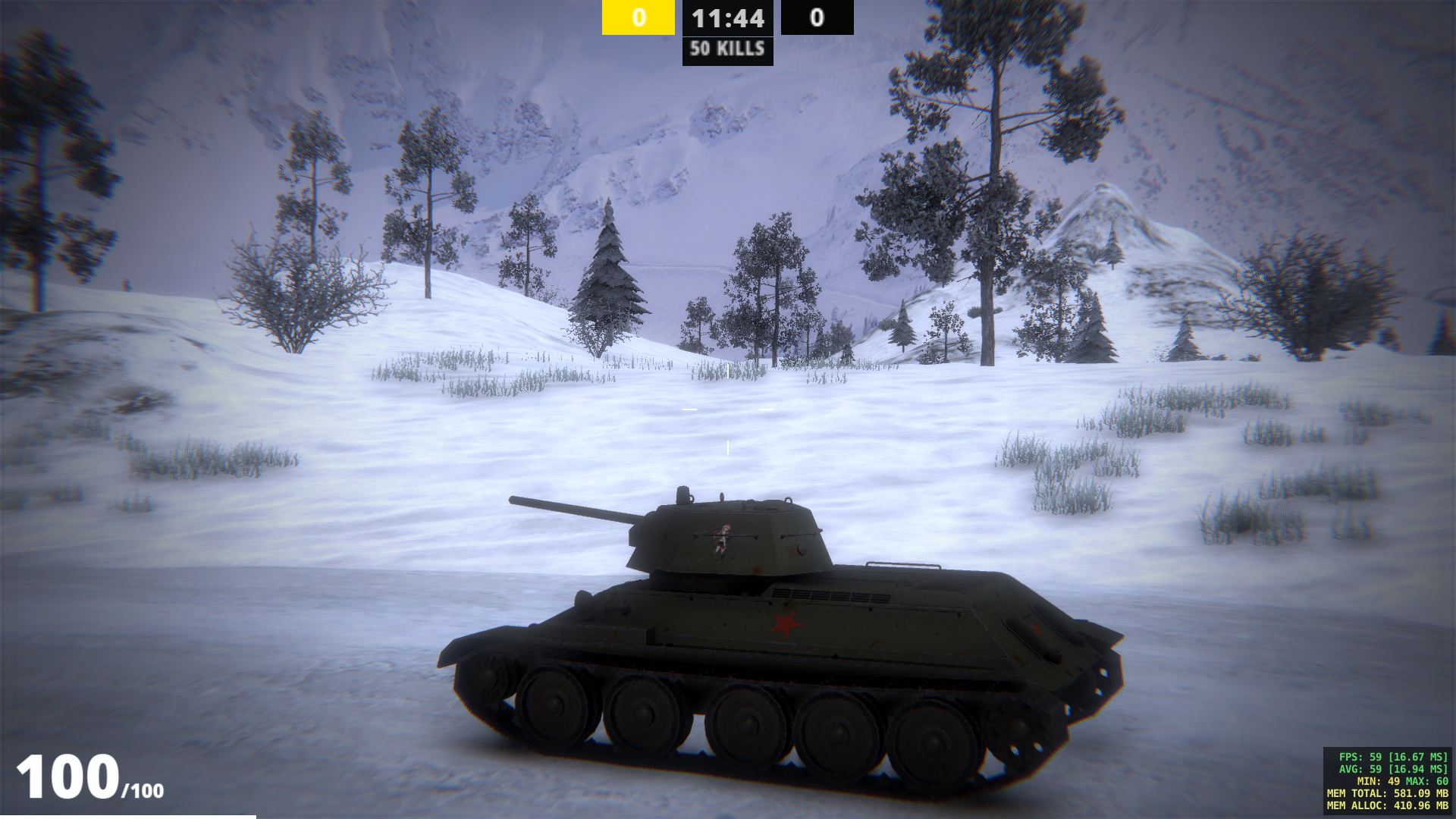Viewport: 1456px width, 819px height.
Task: Click the tank's main gun barrel
Action: tap(569, 506)
